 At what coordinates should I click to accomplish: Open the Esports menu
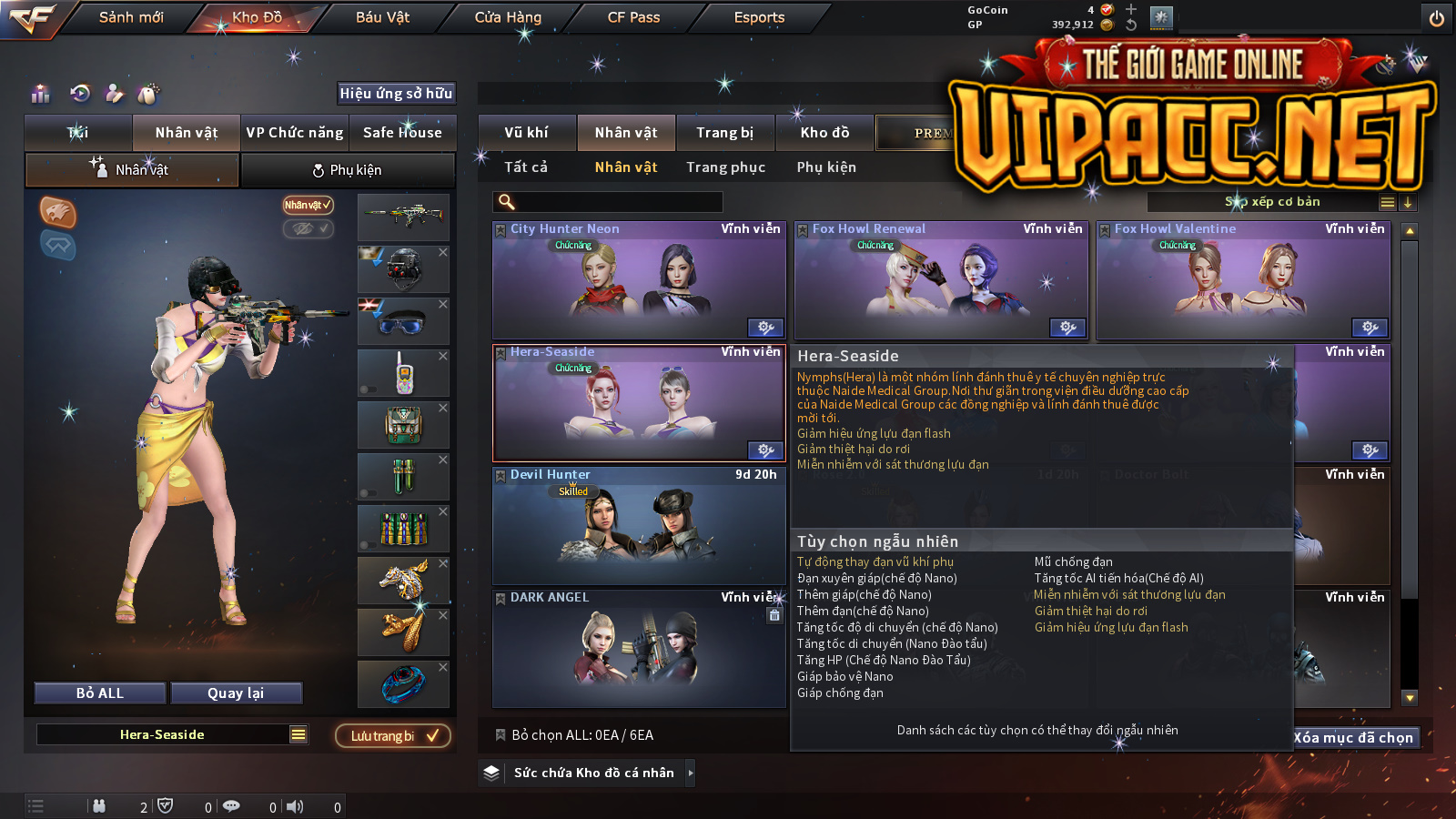(x=759, y=17)
